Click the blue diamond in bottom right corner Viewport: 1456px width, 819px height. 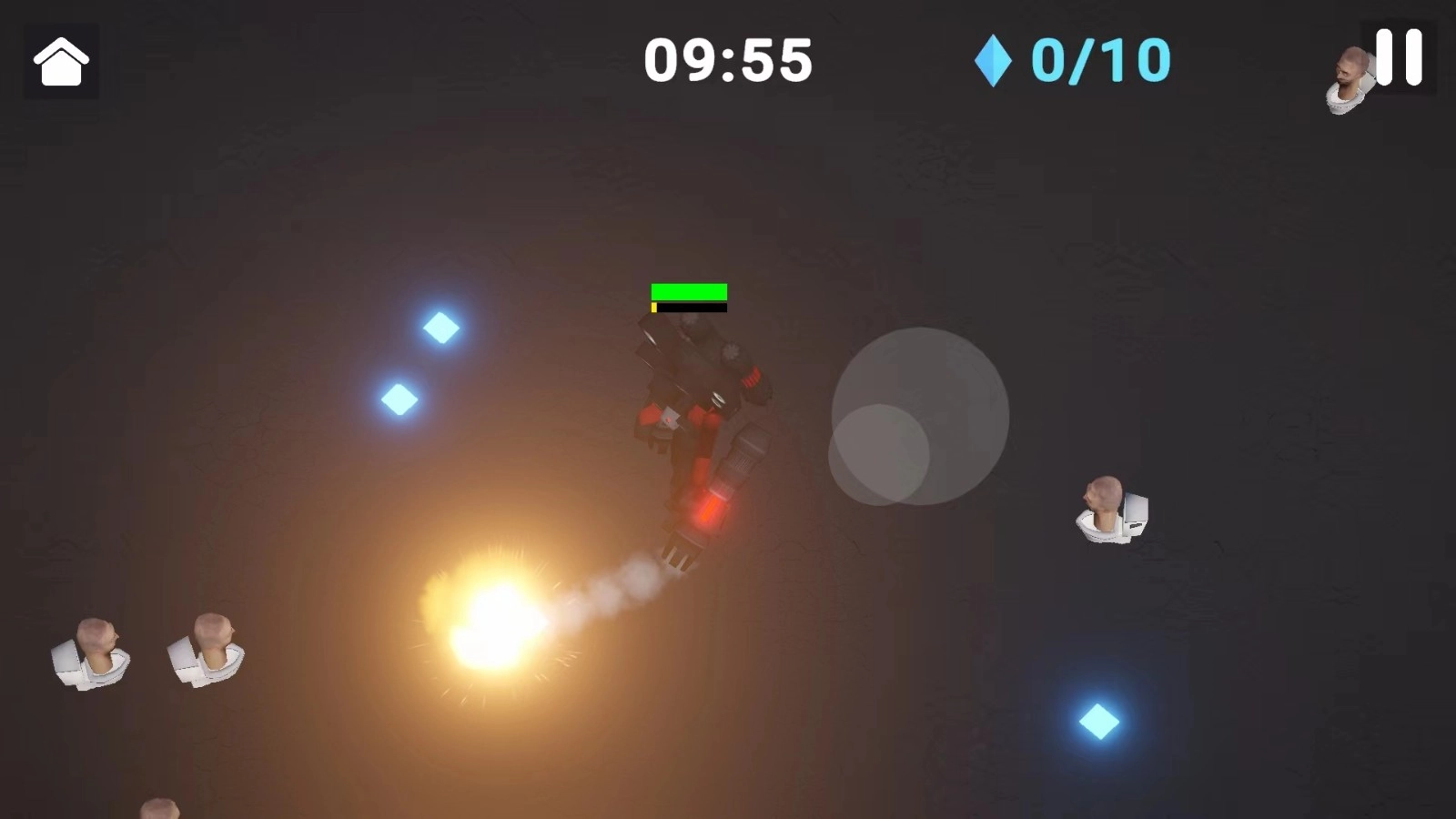click(x=1098, y=719)
